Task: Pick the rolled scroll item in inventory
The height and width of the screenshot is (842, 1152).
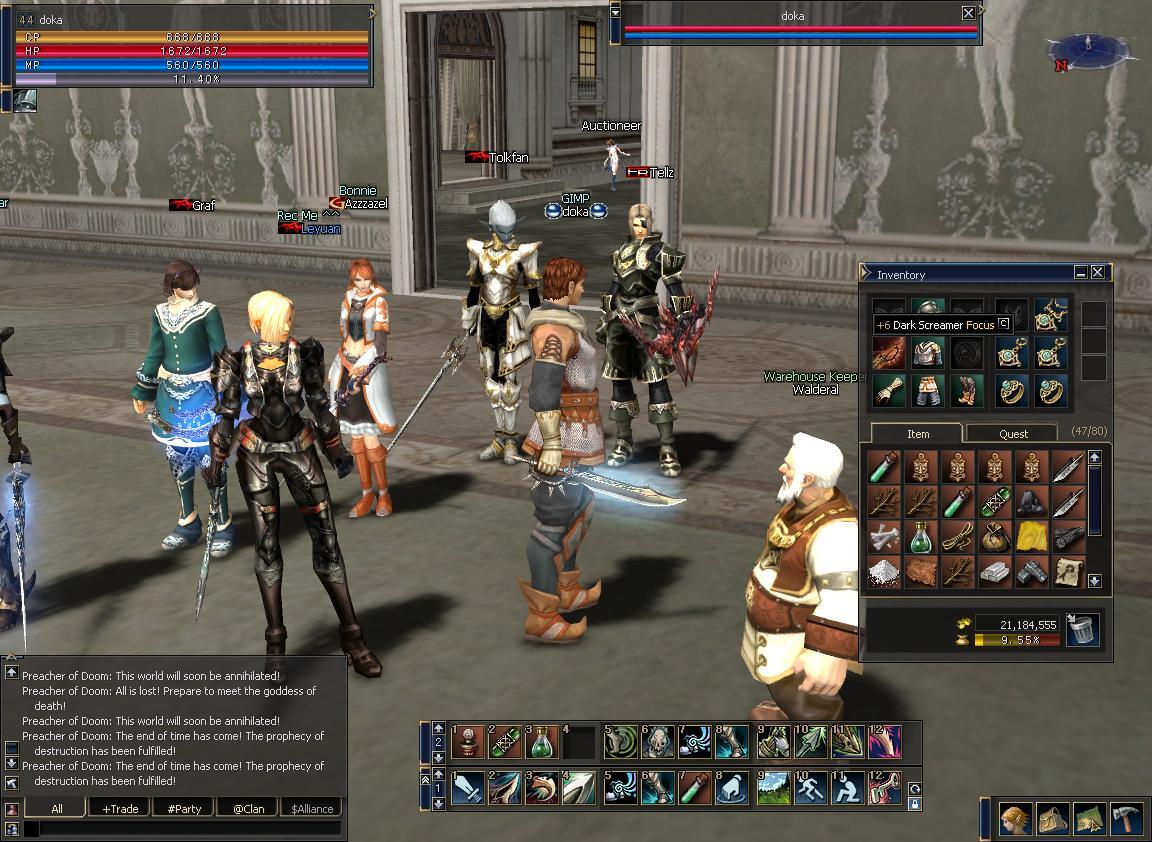Action: tap(1069, 572)
